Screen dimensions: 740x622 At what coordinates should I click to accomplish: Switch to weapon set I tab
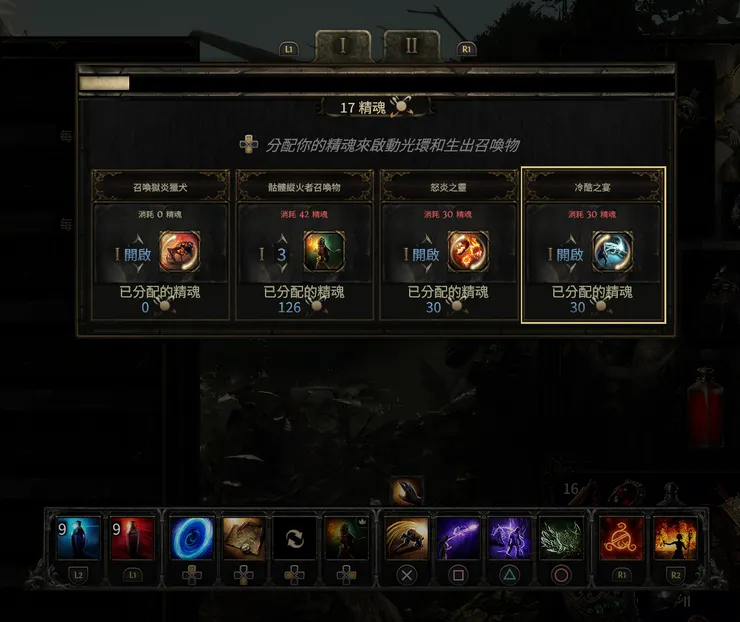coord(343,46)
